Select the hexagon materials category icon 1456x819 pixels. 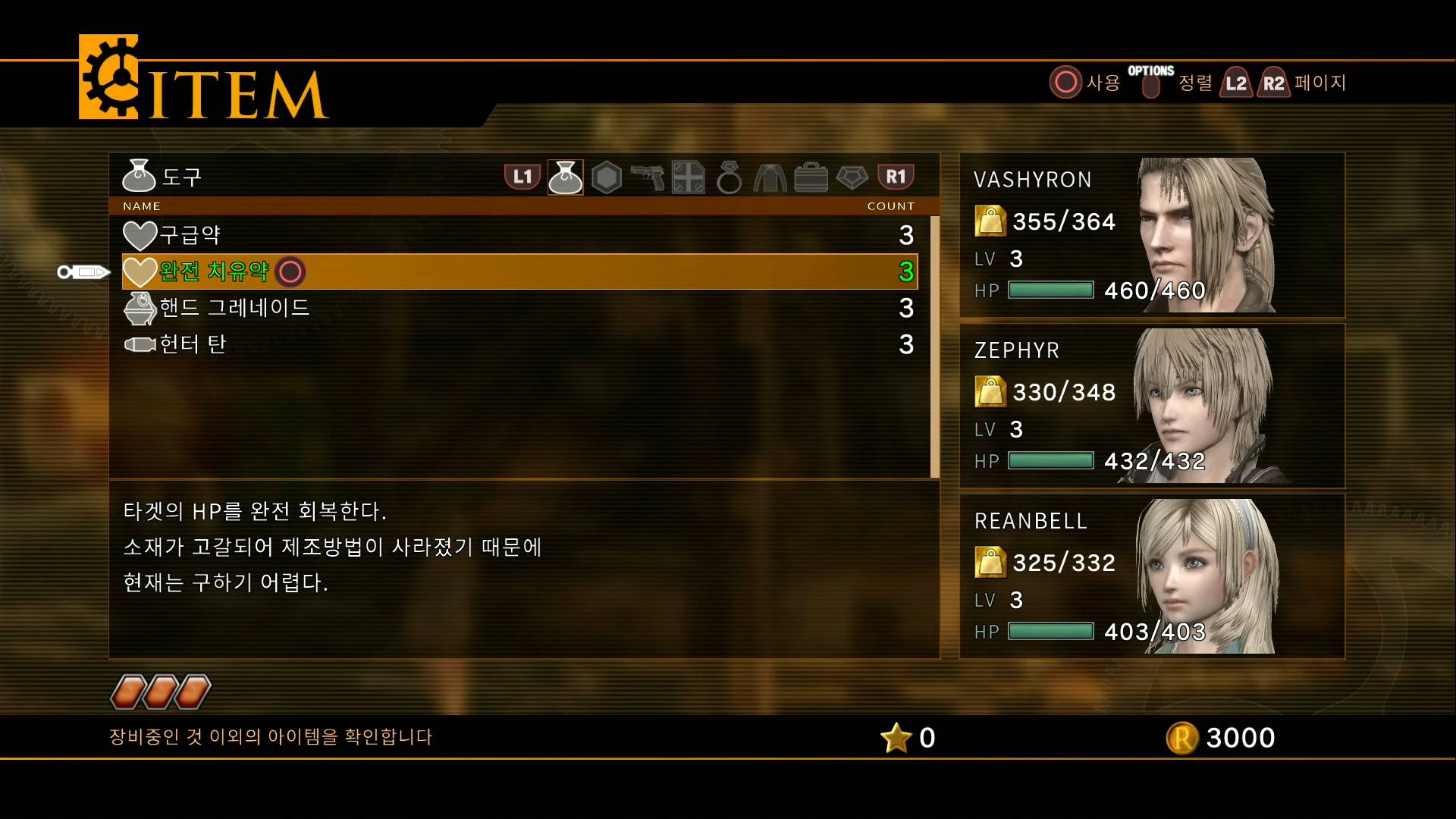point(607,177)
